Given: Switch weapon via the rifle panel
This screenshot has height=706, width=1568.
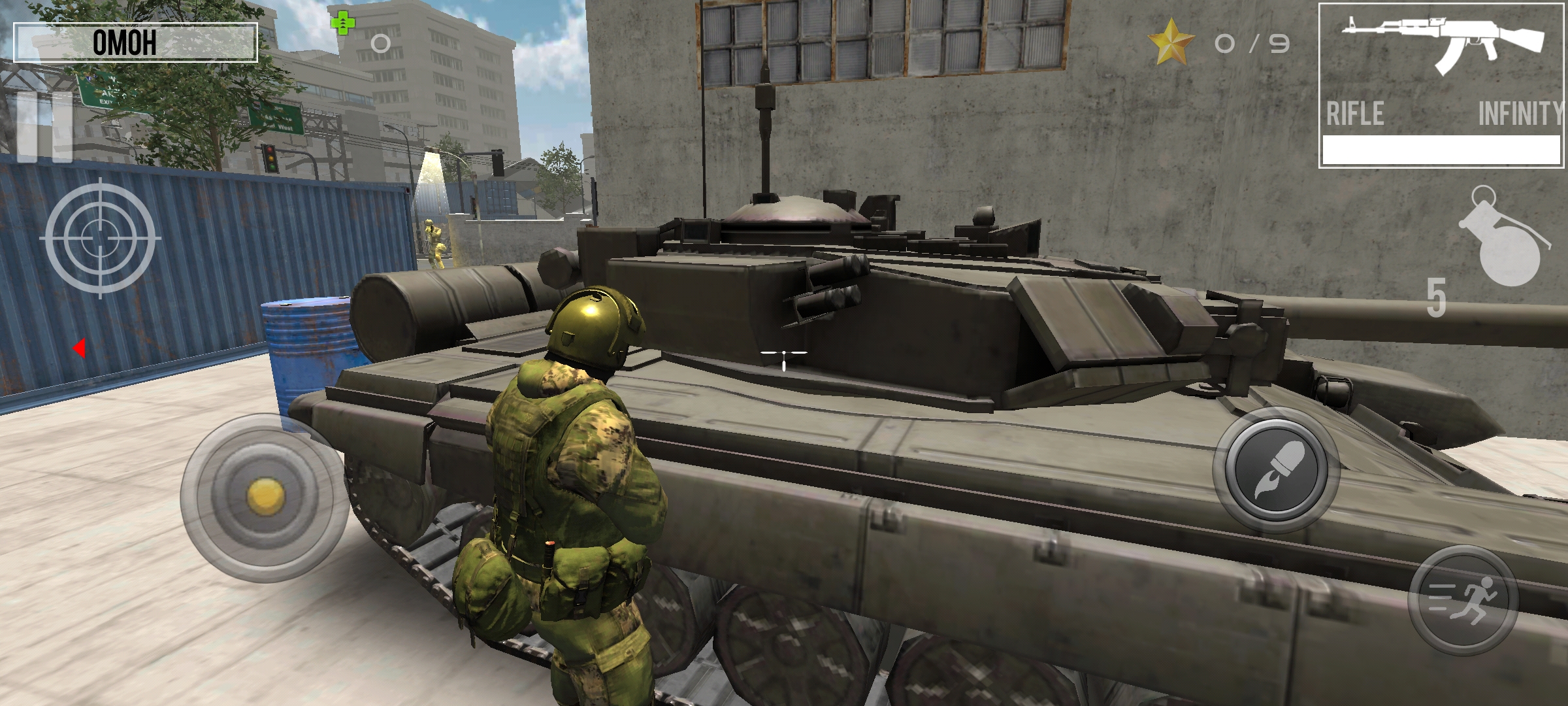Looking at the screenshot, I should 1441,85.
